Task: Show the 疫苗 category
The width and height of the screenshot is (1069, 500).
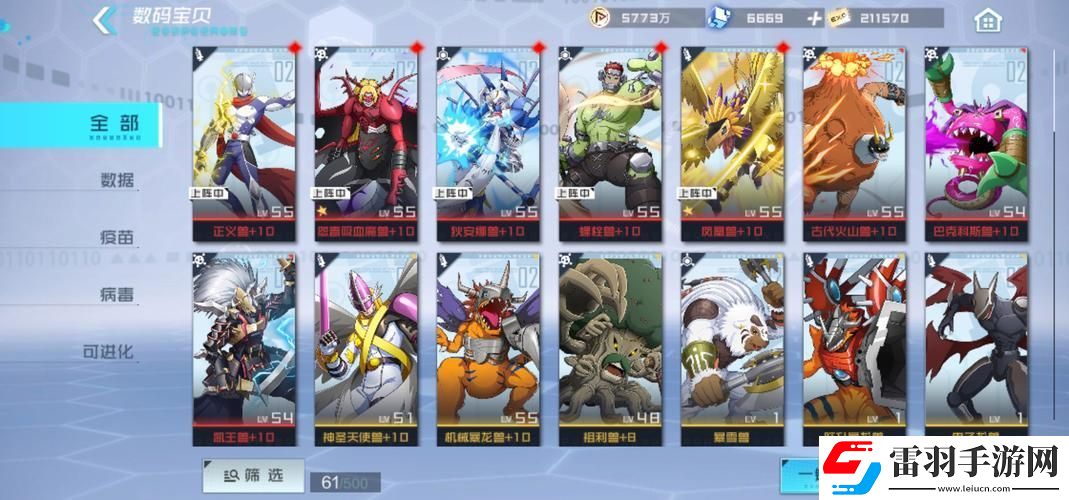Action: click(117, 238)
